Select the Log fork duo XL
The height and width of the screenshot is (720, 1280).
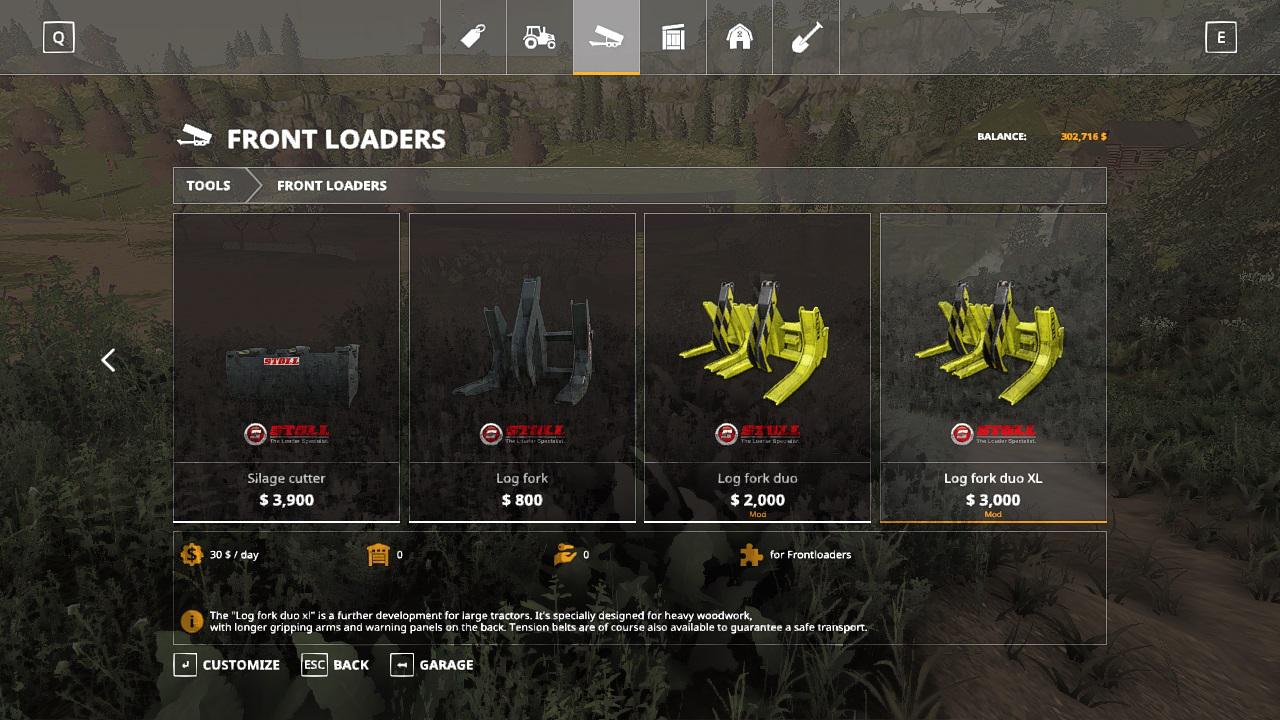pos(993,367)
